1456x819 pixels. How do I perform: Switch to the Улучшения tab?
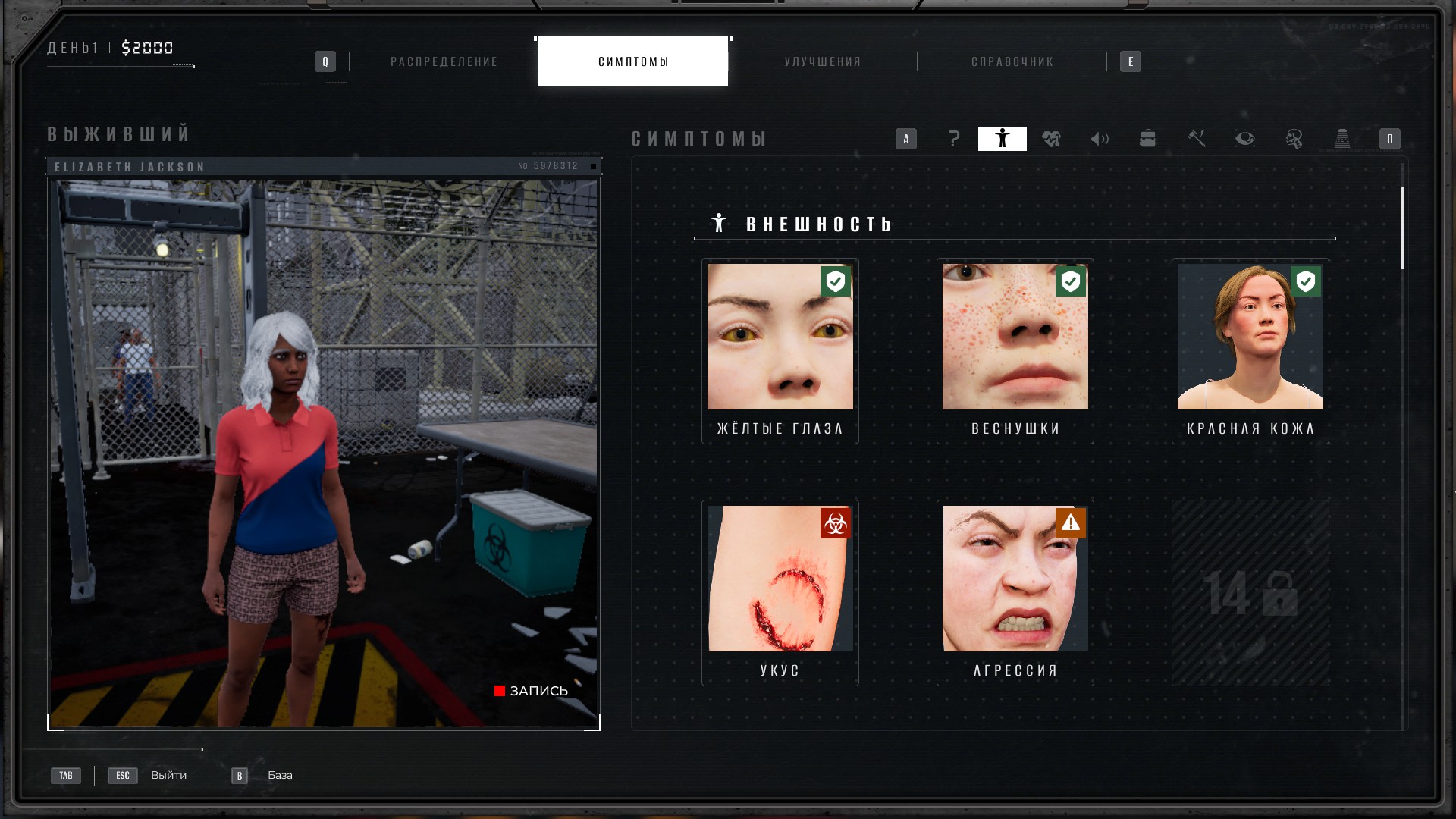coord(822,61)
